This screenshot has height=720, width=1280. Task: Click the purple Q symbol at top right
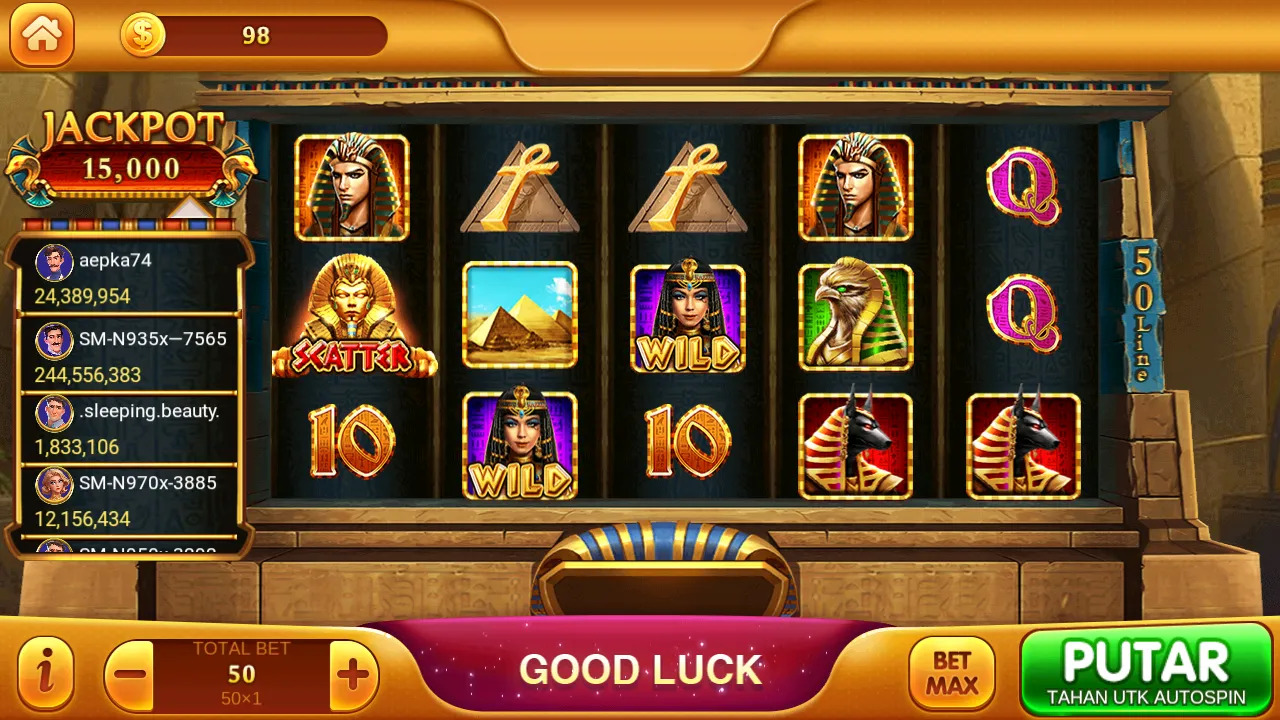click(x=1023, y=188)
